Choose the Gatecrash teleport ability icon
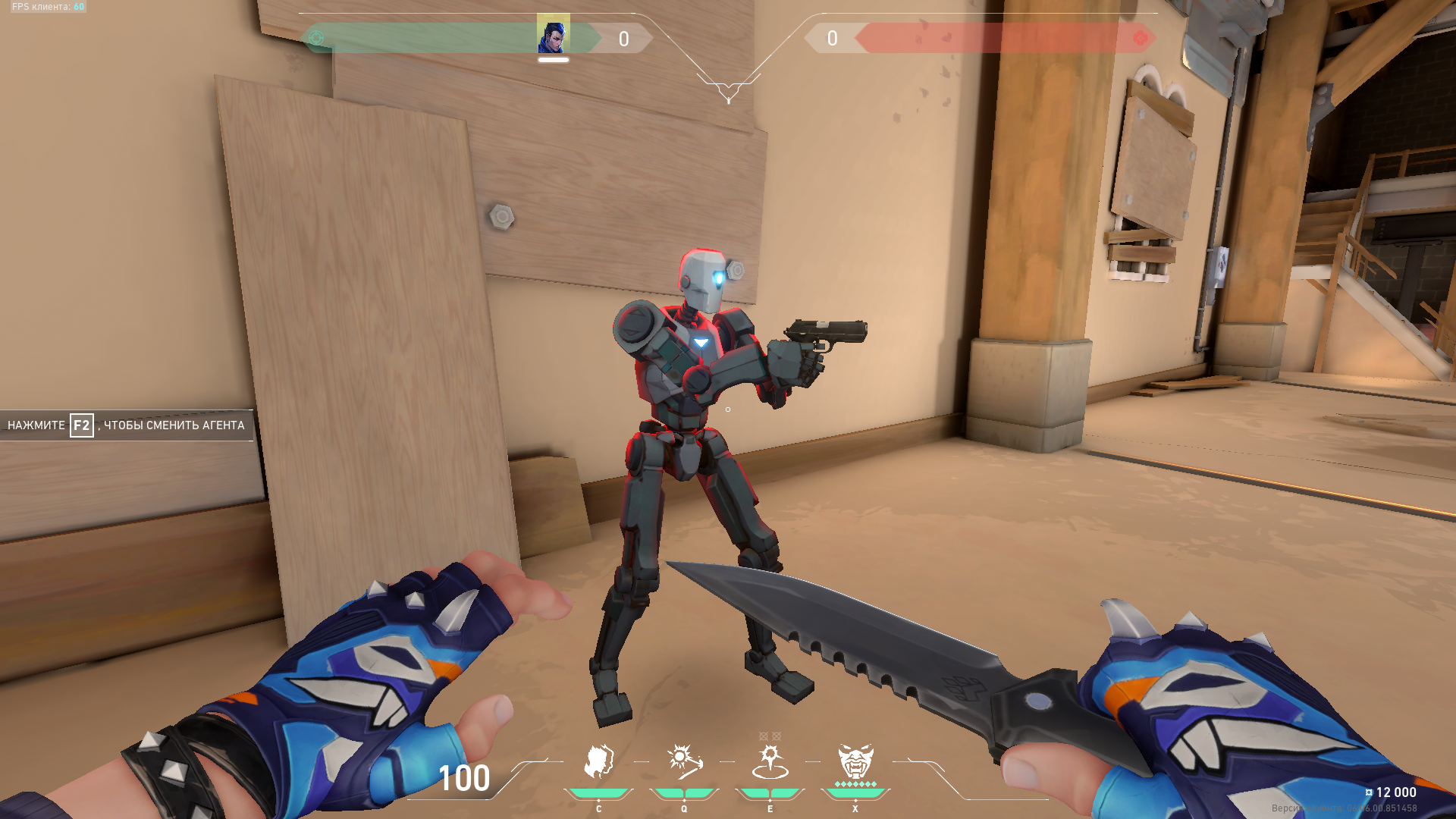Screen dimensions: 1456x819 770,762
